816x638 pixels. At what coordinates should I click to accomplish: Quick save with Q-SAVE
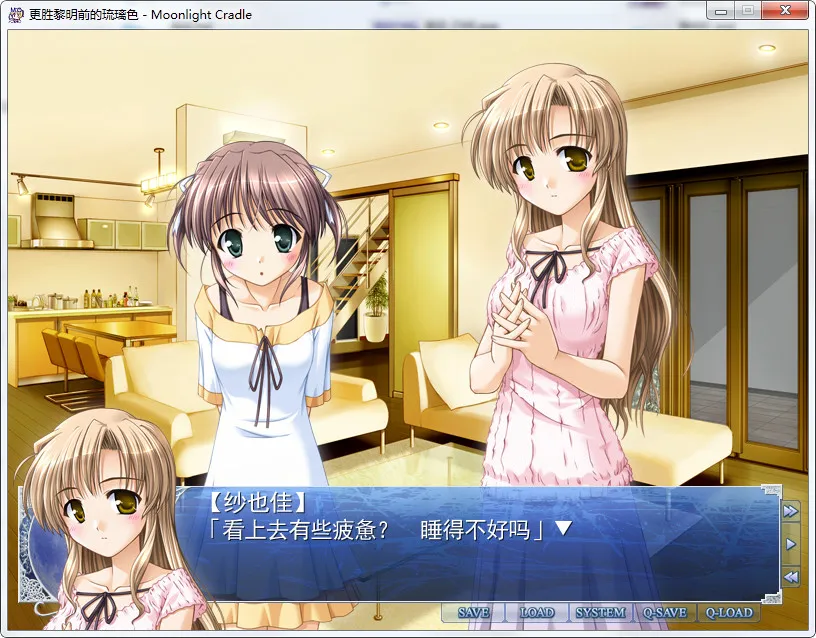tap(664, 612)
